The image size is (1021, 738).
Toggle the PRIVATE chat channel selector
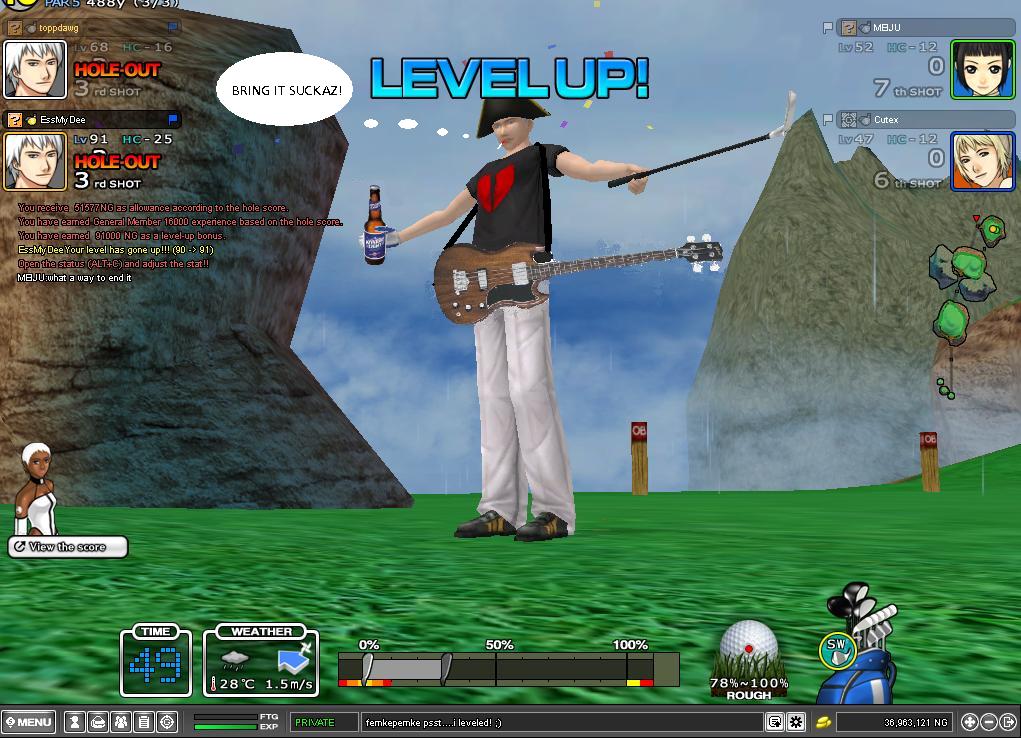tap(324, 721)
